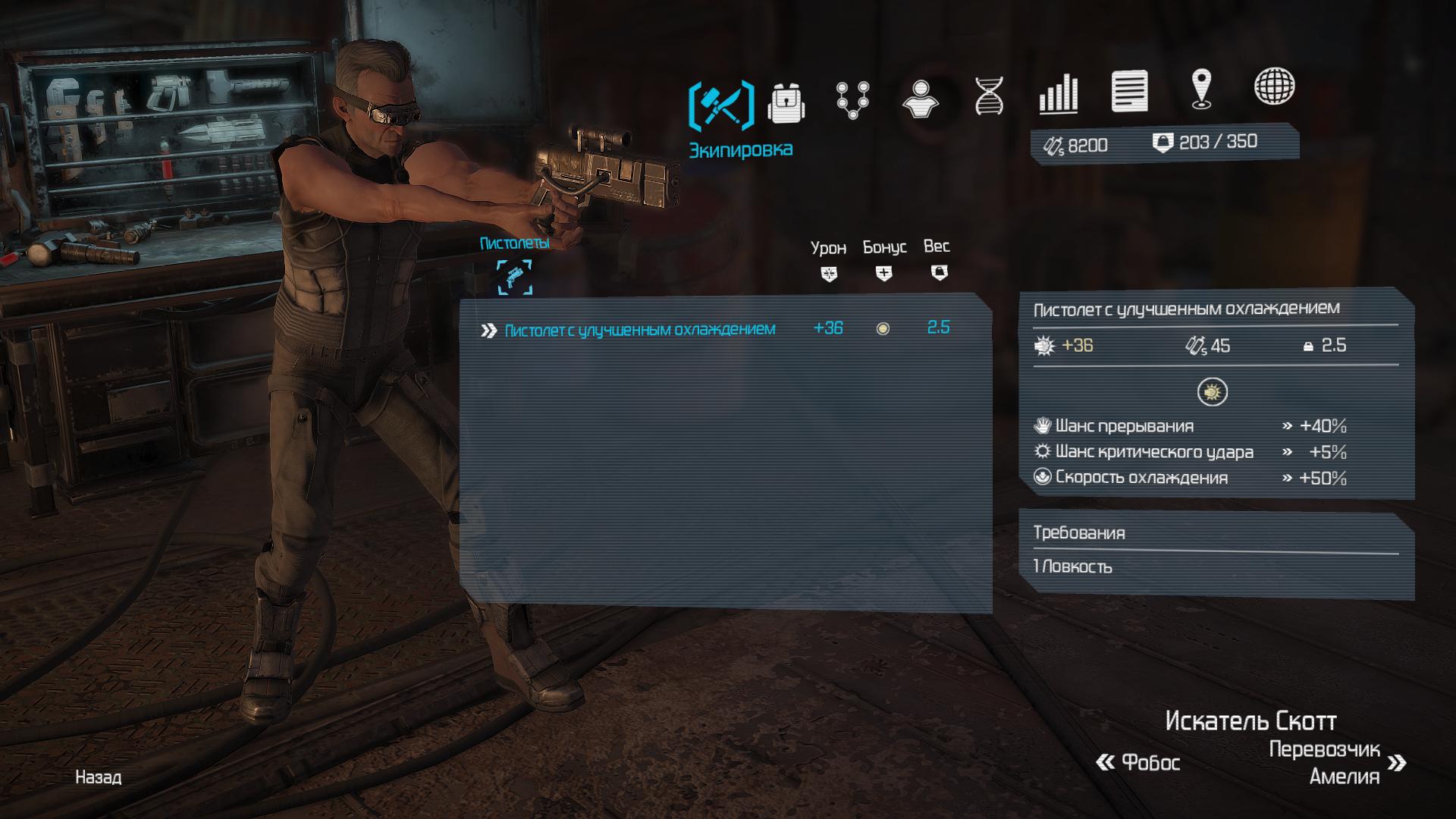Open the bar chart statistics tab
Image resolution: width=1456 pixels, height=819 pixels.
1058,94
